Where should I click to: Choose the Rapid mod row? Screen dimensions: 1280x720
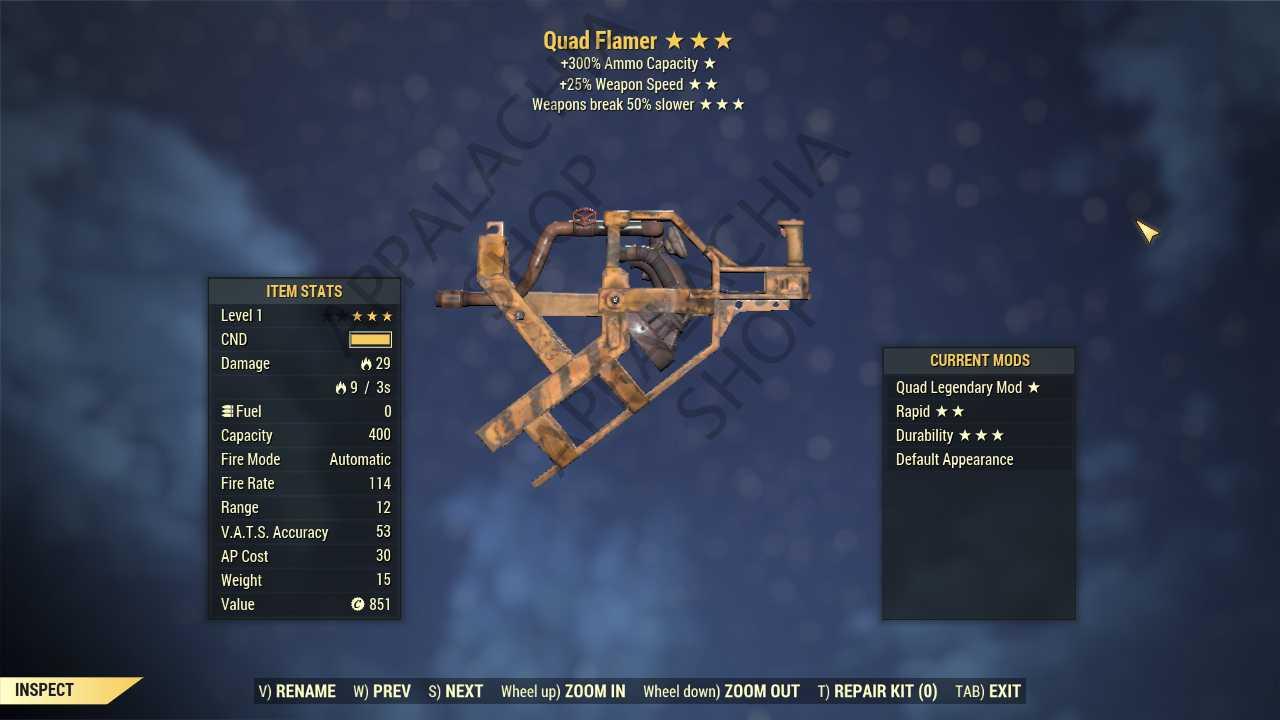[x=930, y=412]
